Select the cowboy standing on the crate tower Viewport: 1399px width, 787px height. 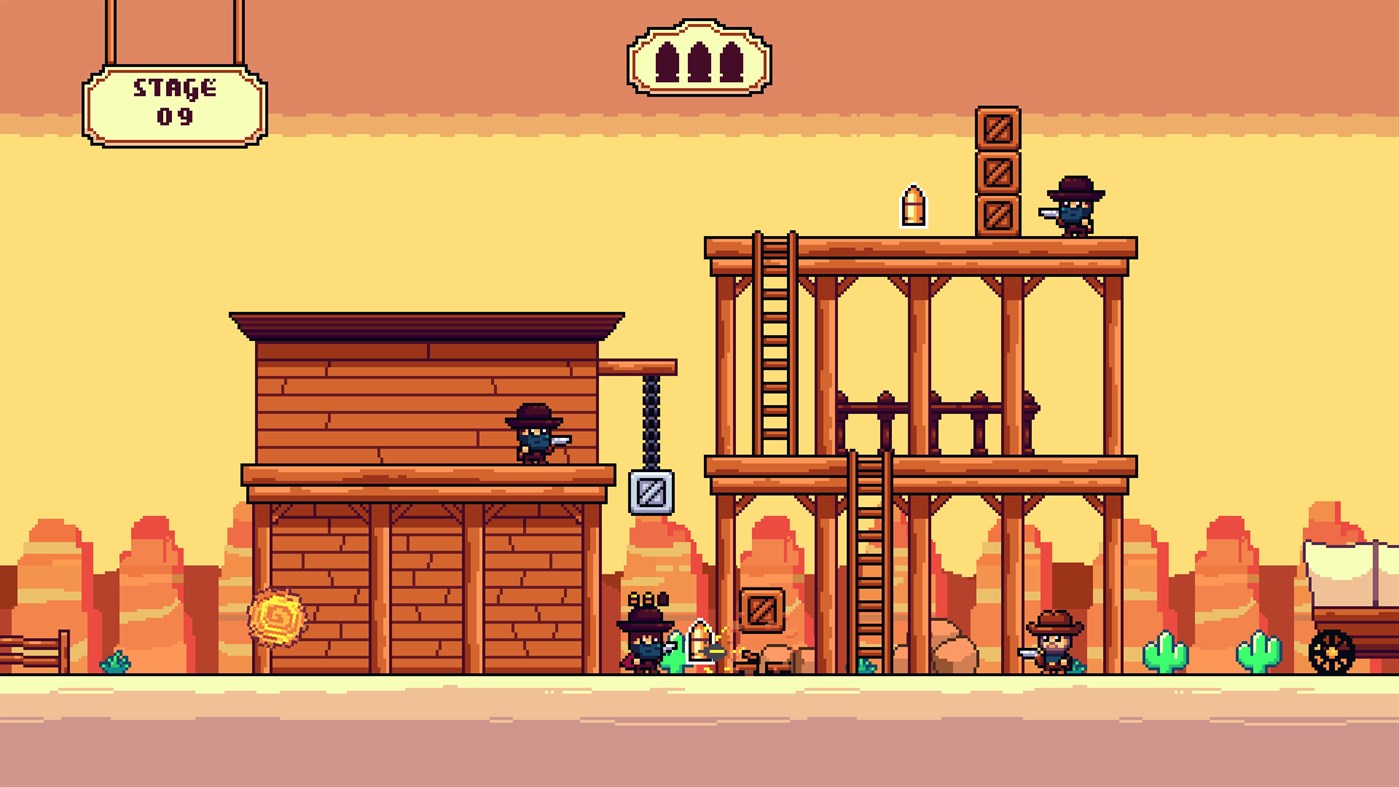[1073, 207]
